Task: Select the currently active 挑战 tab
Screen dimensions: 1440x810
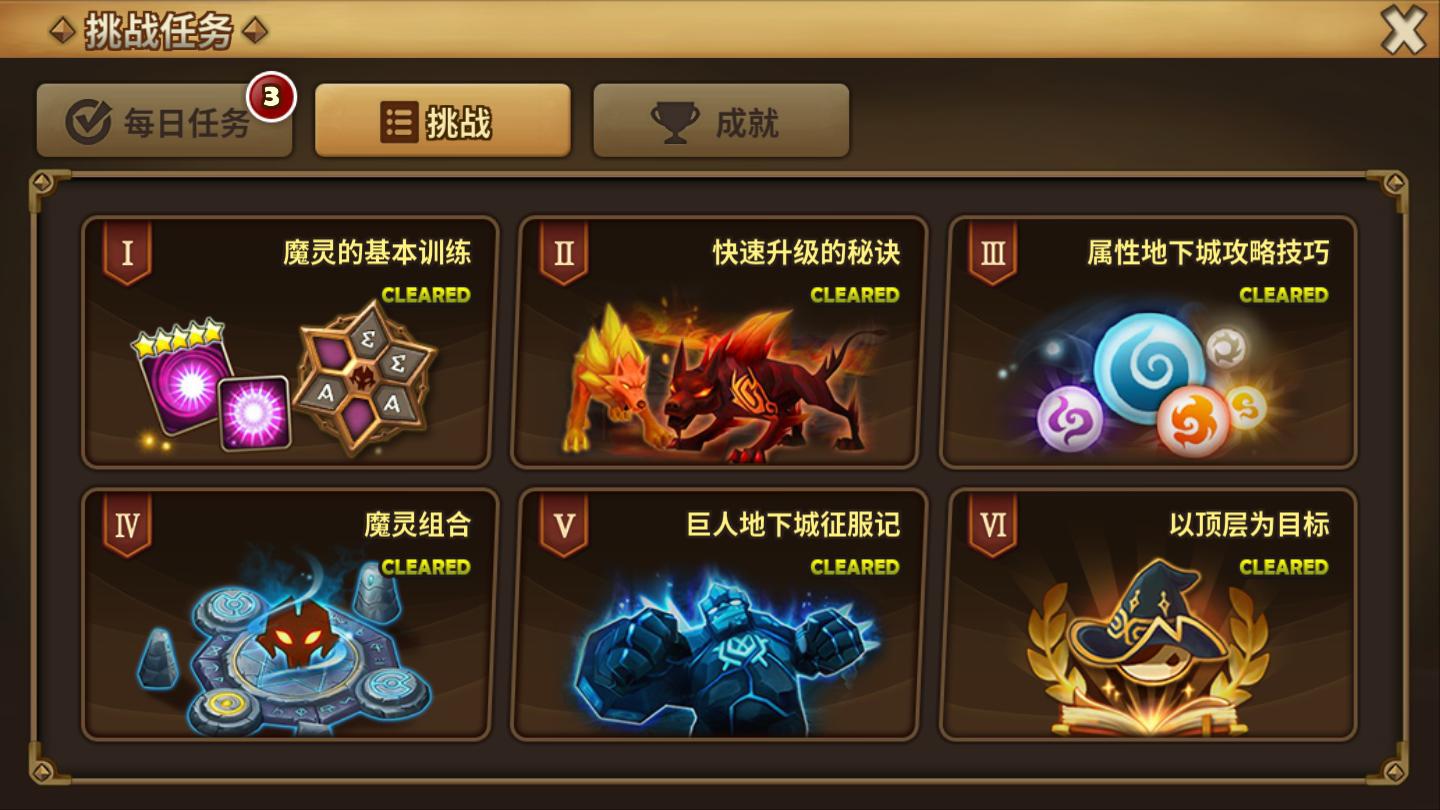Action: 442,122
